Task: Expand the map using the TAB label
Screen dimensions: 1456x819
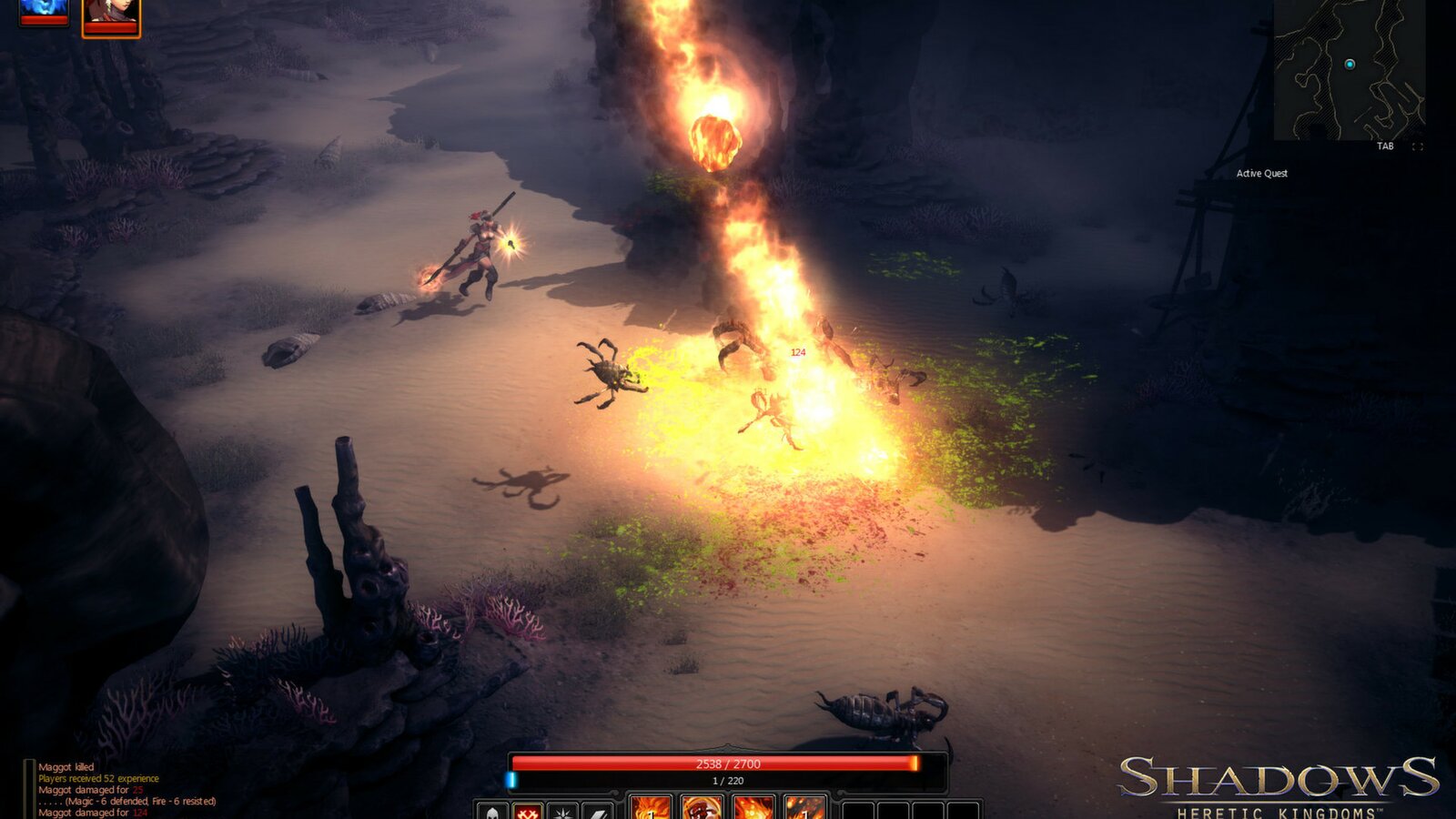Action: (1385, 147)
